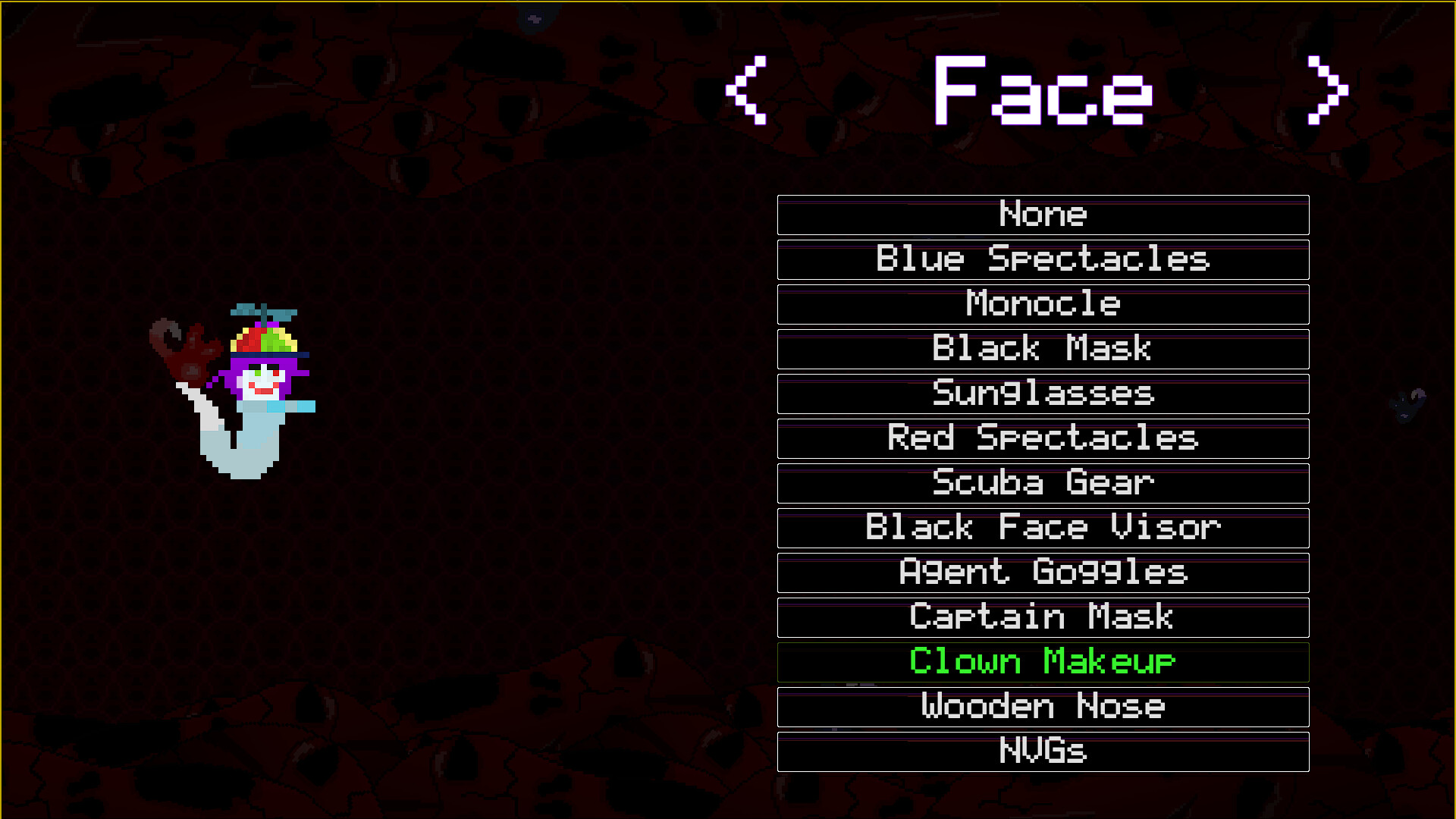Select the Wooden Nose
This screenshot has width=1456, height=819.
[1042, 707]
